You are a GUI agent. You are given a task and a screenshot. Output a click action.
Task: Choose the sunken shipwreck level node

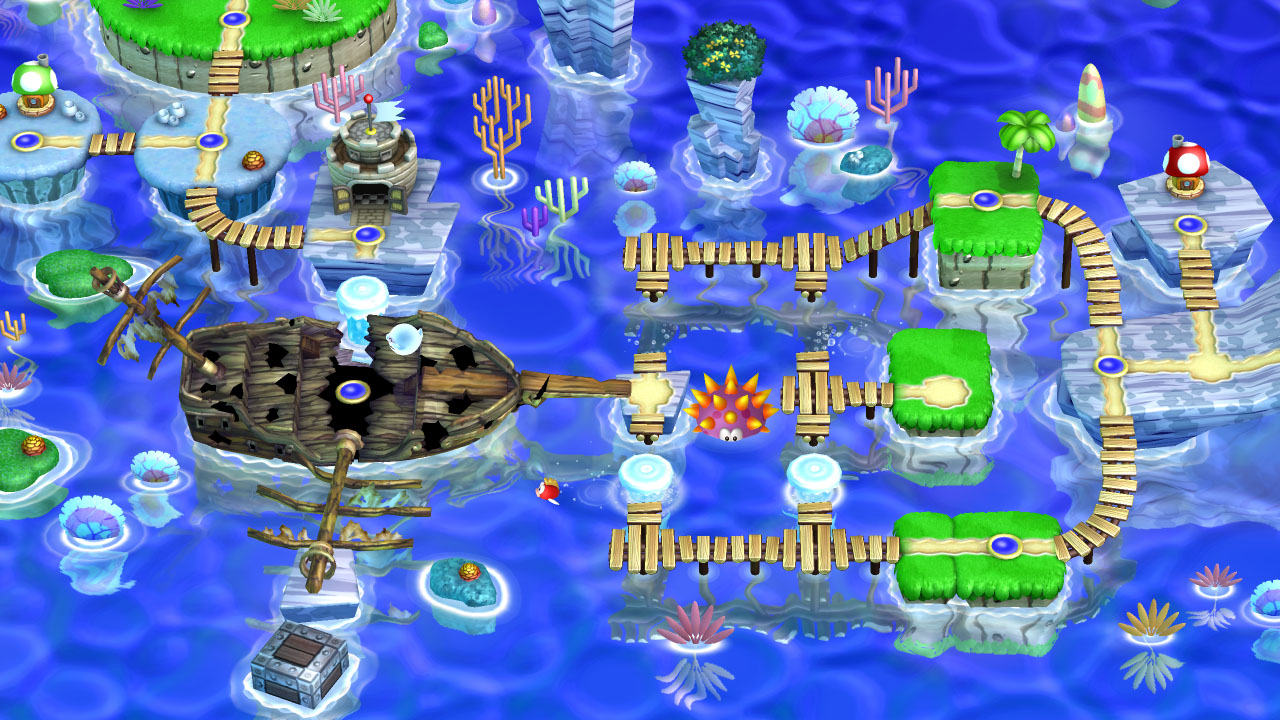pos(351,390)
